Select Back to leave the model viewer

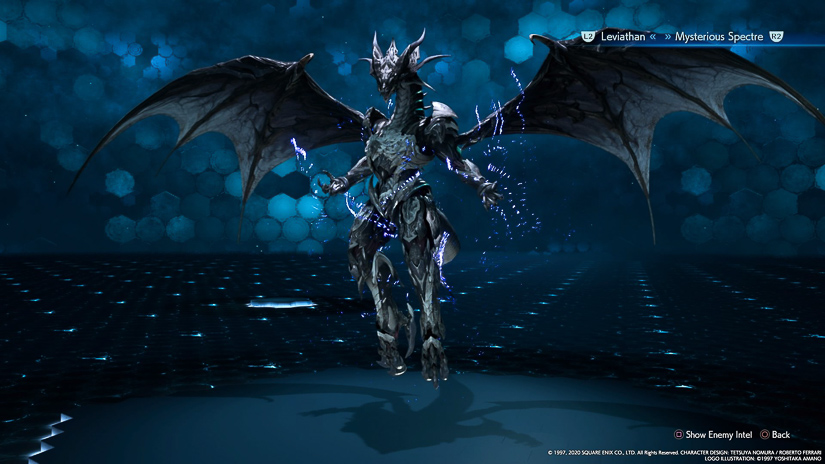pyautogui.click(x=775, y=435)
